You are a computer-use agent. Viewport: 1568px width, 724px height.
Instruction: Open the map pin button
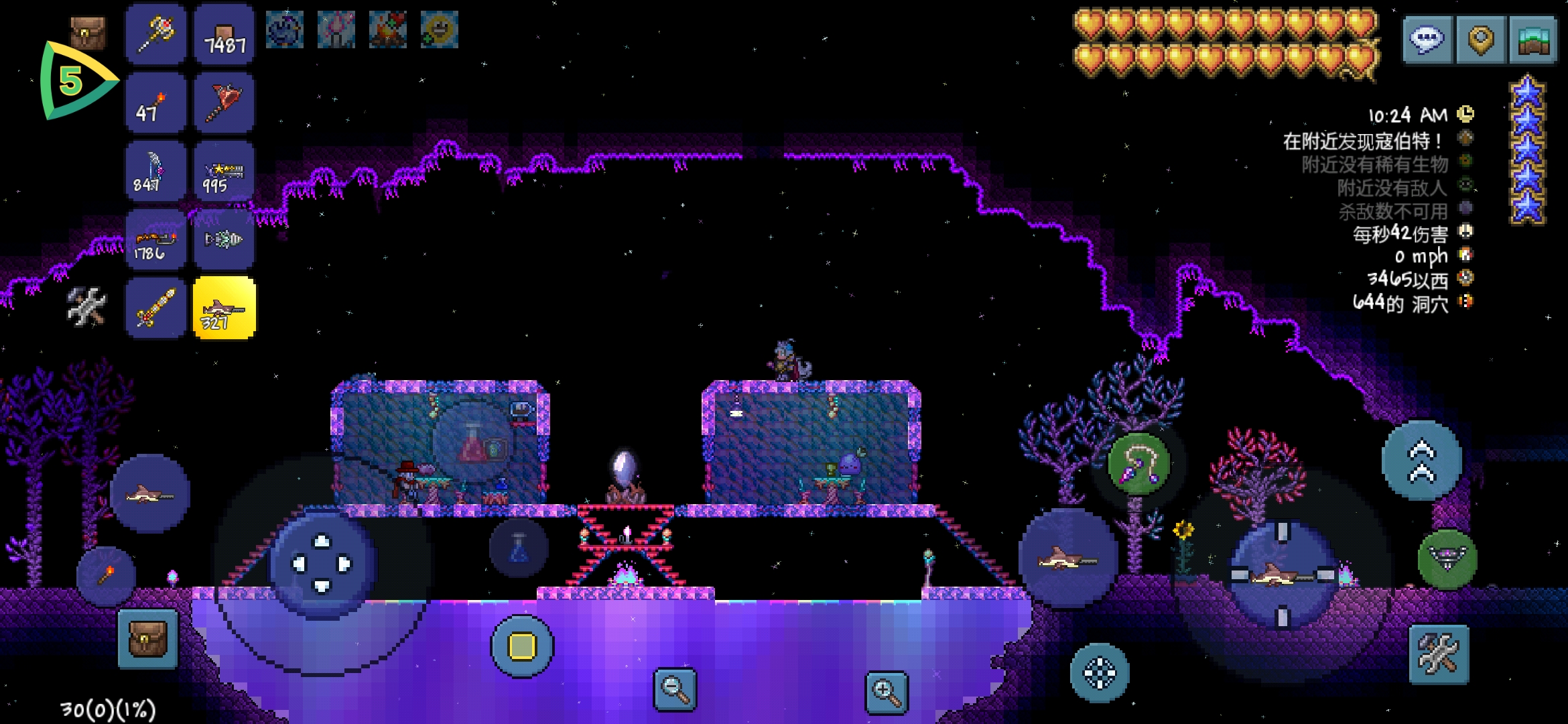1481,40
